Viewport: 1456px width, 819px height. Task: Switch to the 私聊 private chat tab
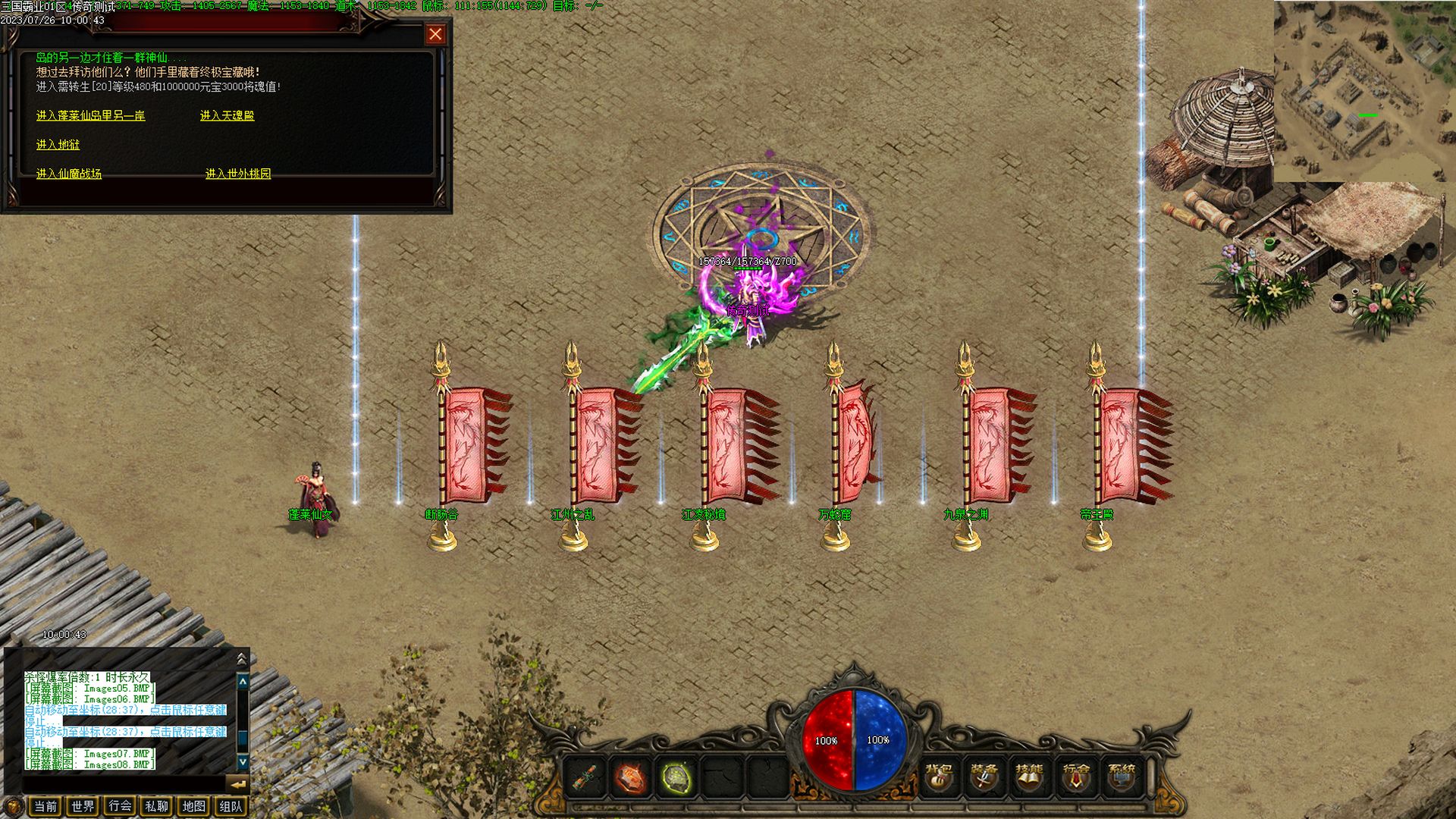[156, 806]
